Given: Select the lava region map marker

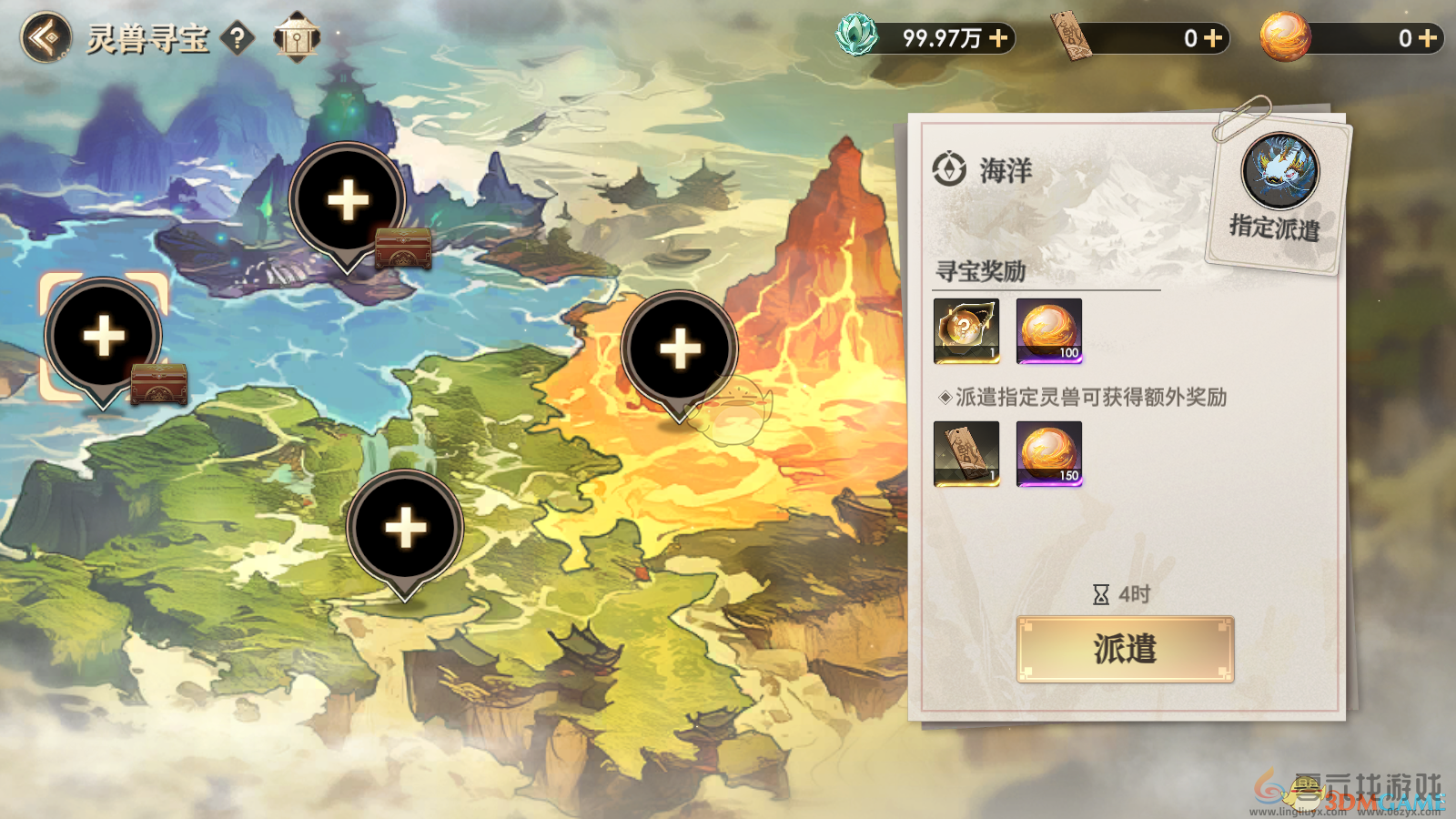Looking at the screenshot, I should [x=680, y=349].
